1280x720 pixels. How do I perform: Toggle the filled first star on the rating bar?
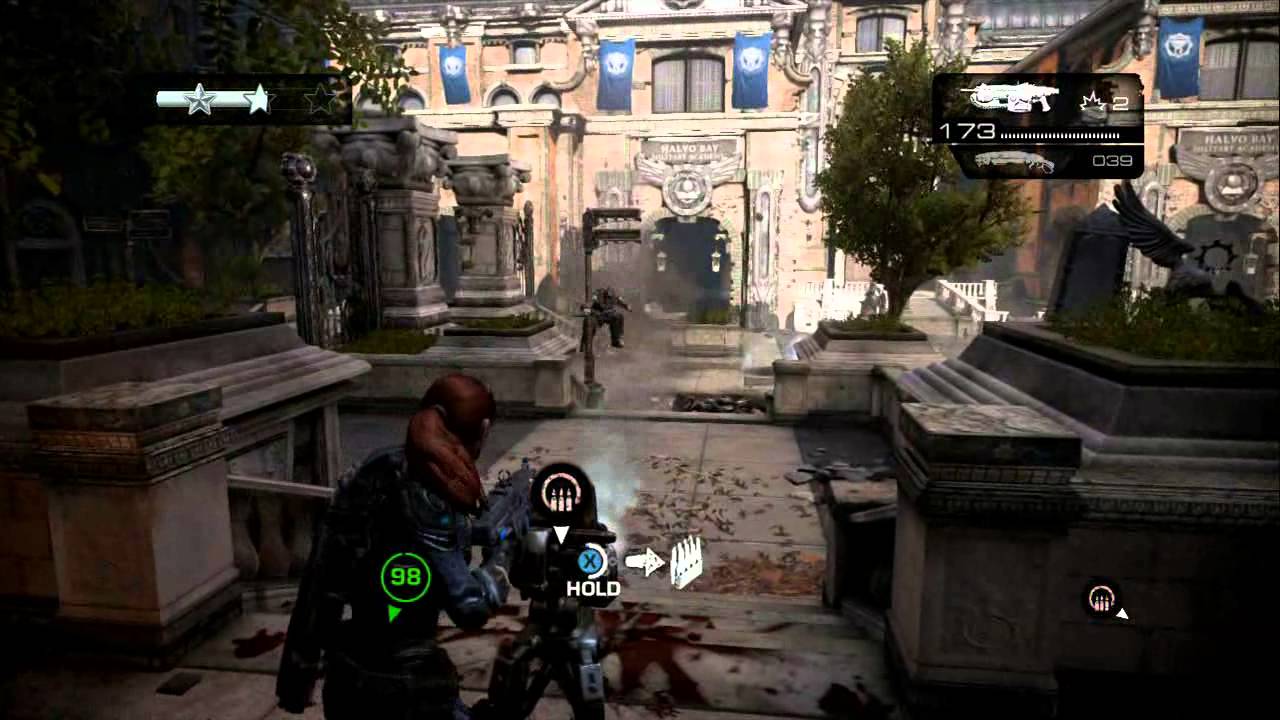200,99
